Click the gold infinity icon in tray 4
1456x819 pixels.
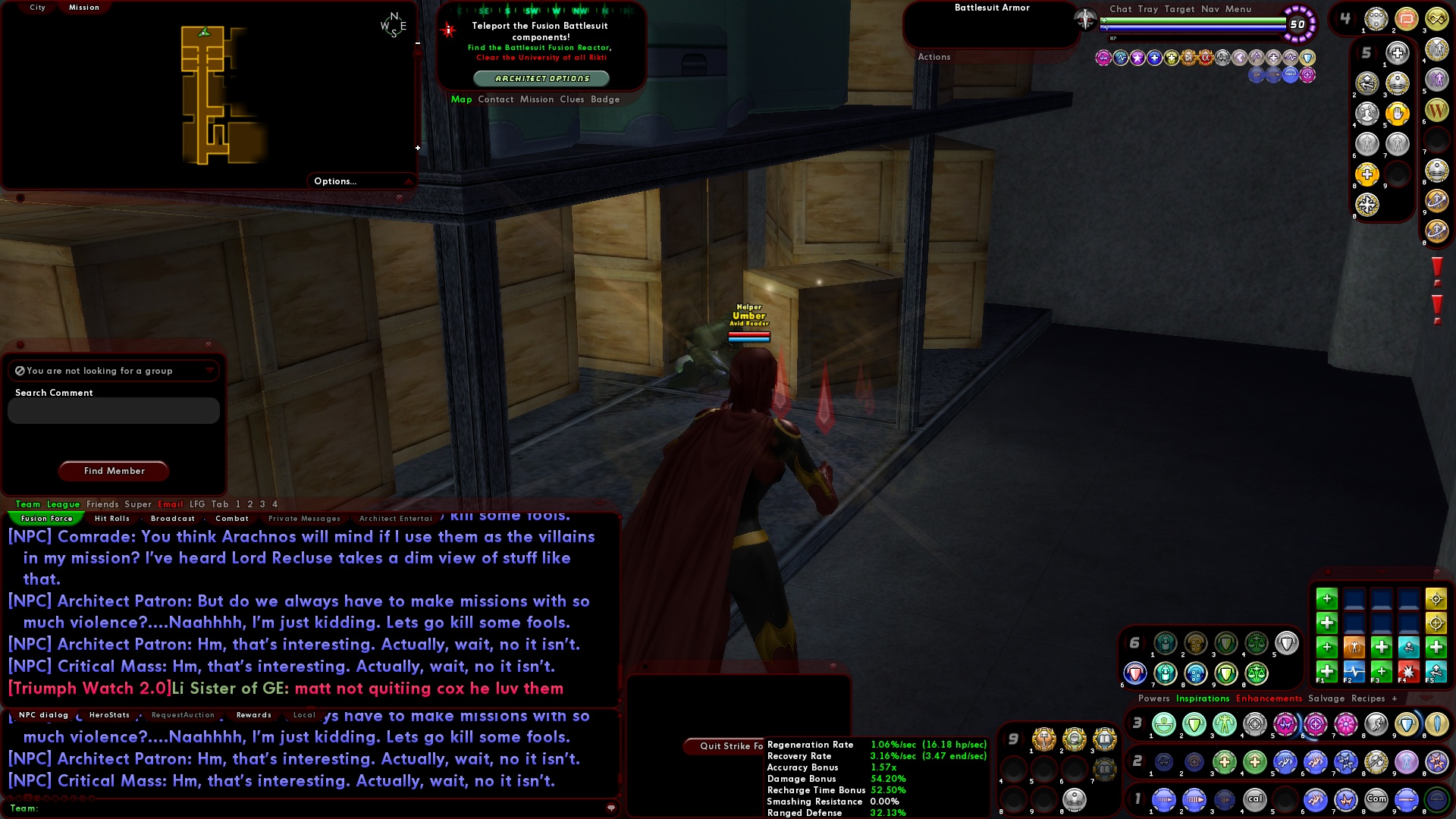[x=1436, y=19]
